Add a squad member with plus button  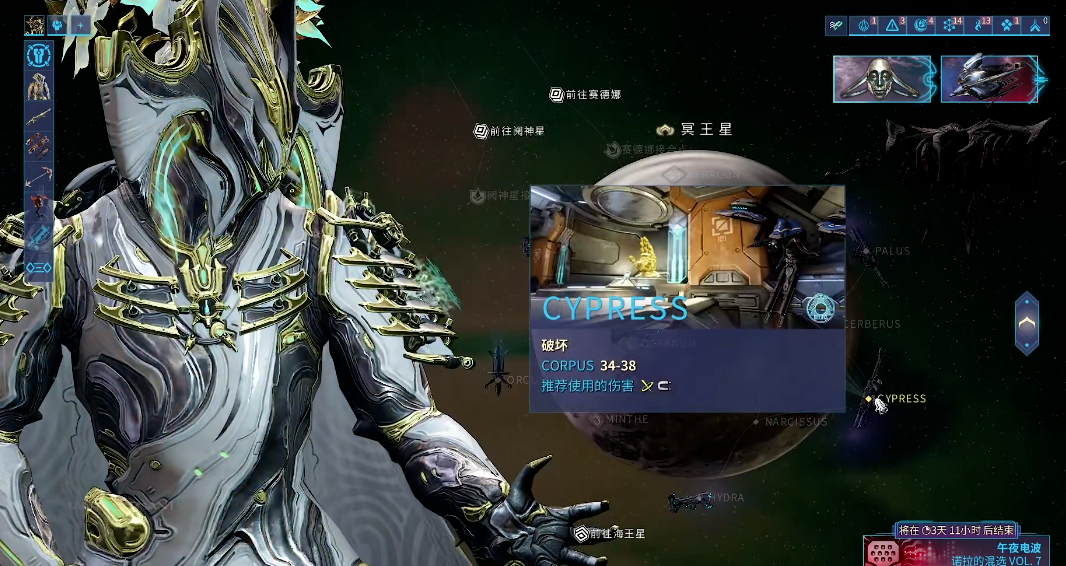pyautogui.click(x=81, y=25)
